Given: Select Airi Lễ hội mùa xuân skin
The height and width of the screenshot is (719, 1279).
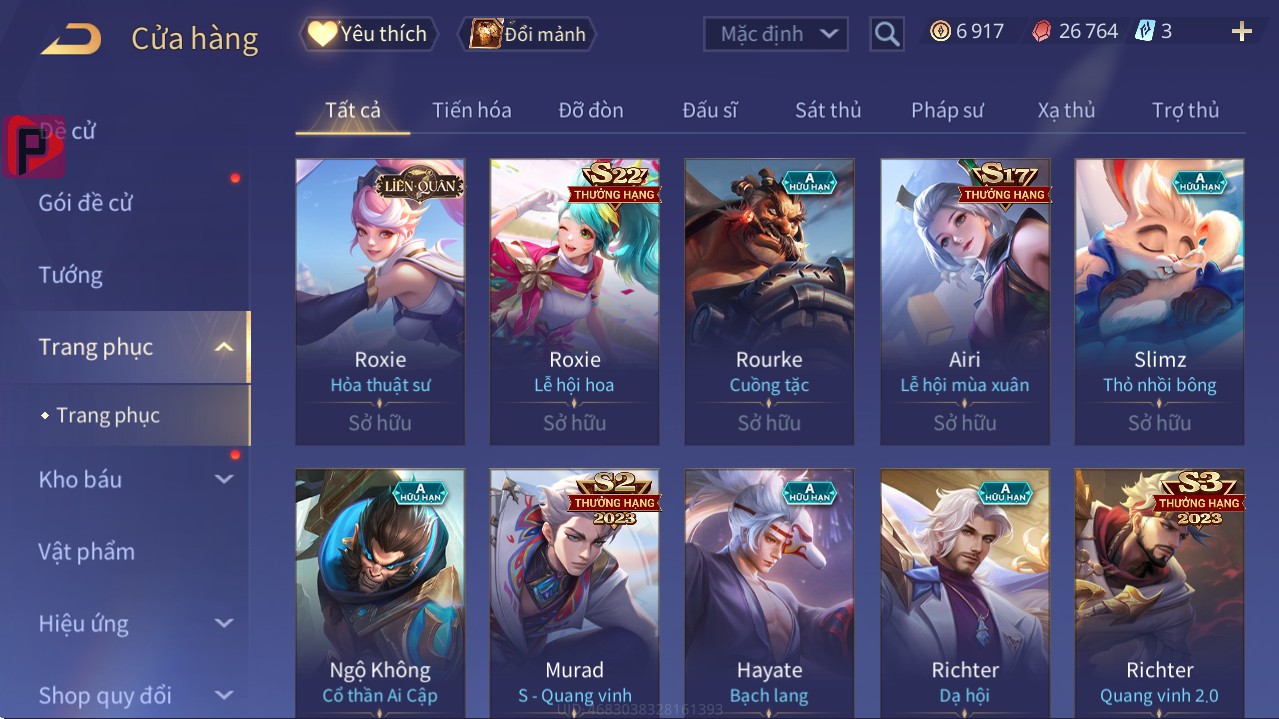Looking at the screenshot, I should [x=964, y=300].
